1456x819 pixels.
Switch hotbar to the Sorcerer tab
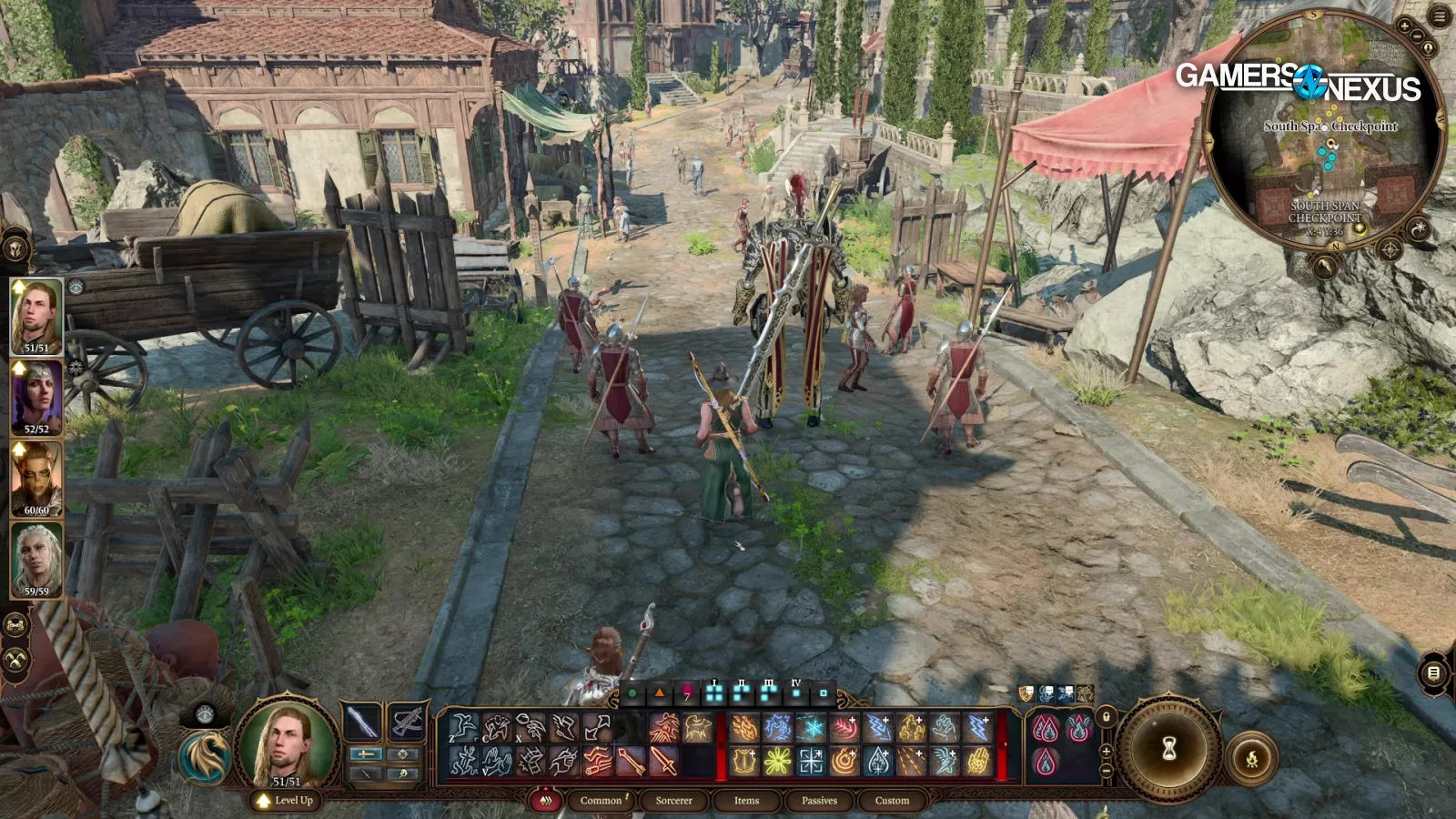click(x=673, y=801)
